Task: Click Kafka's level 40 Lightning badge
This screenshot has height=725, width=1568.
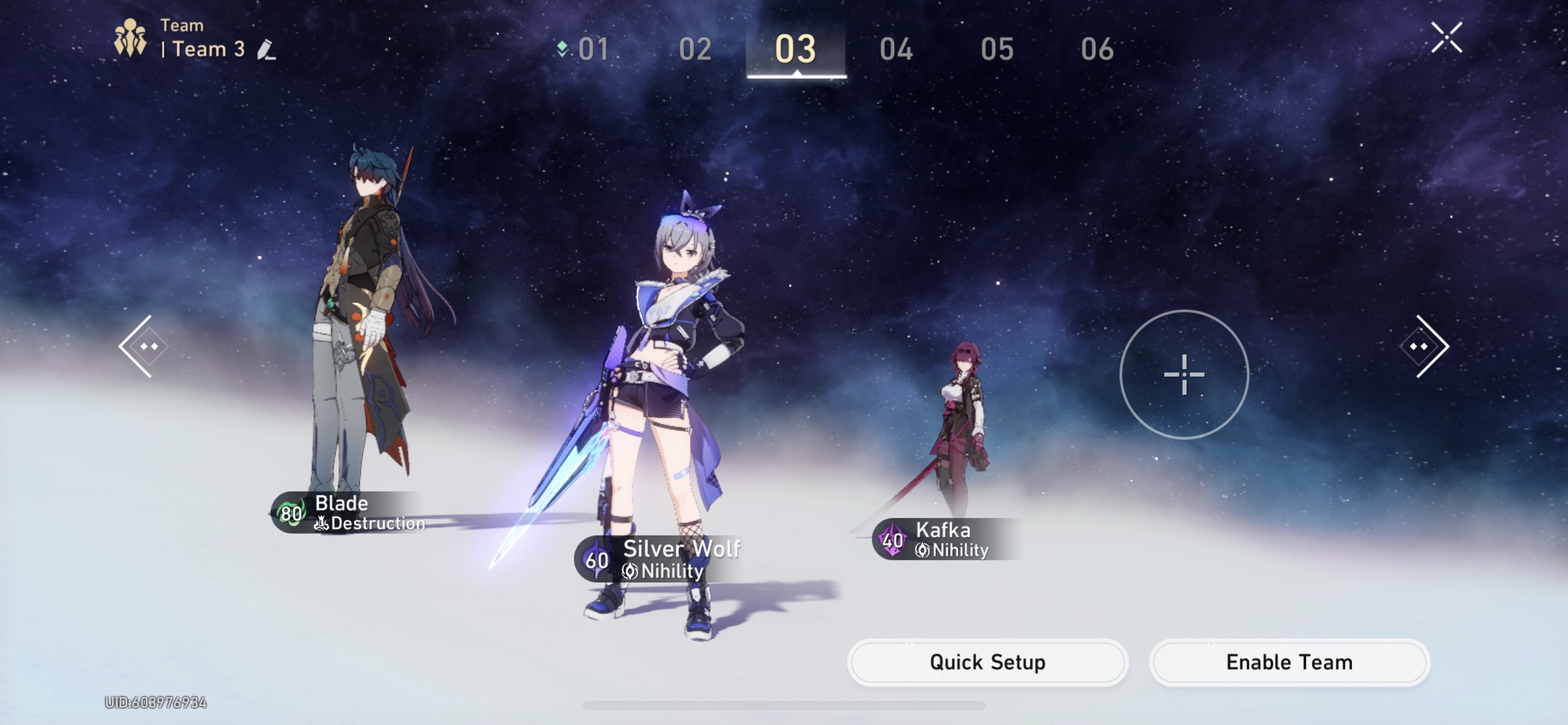Action: point(892,540)
